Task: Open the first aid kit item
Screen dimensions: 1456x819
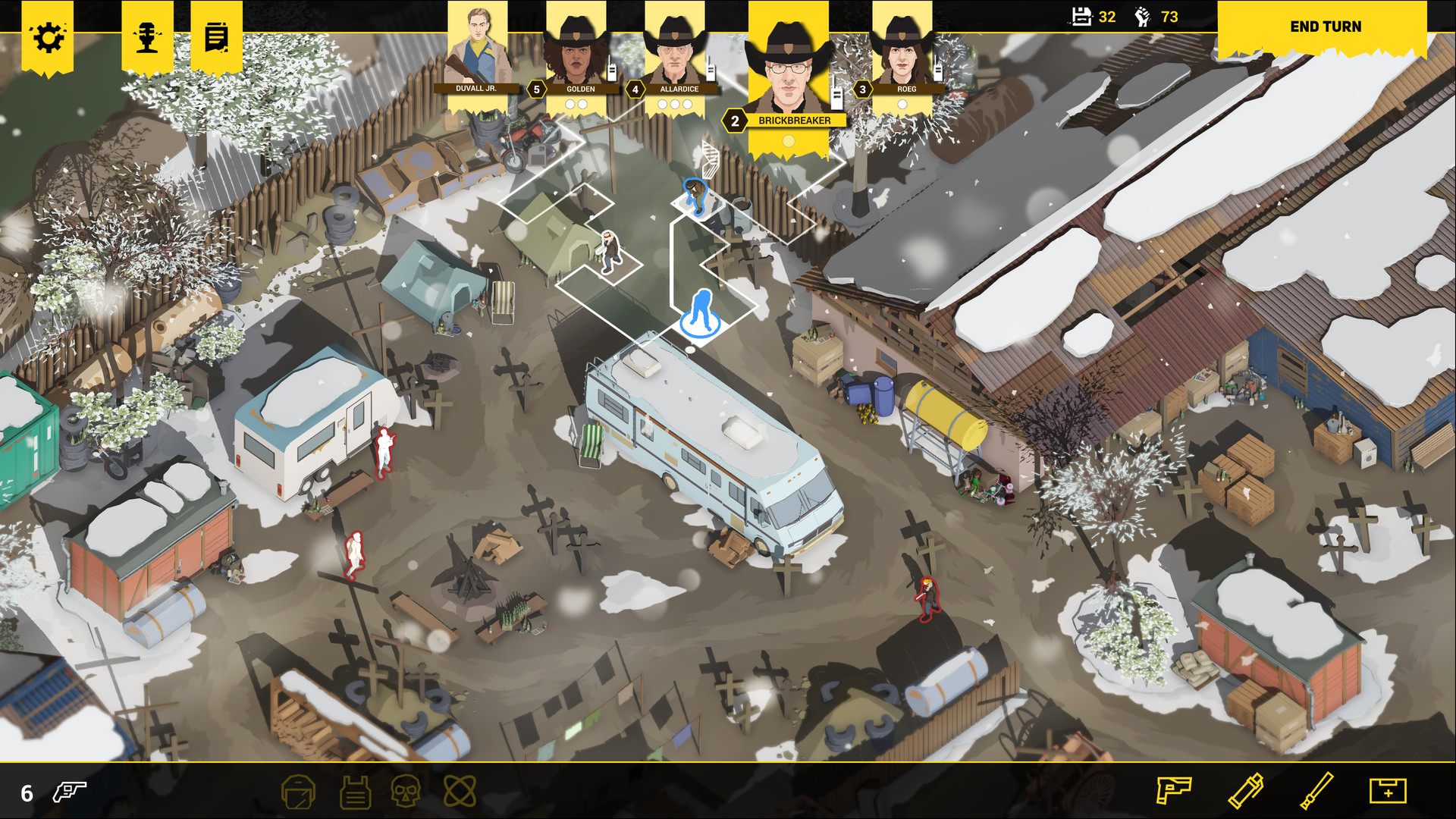Action: pos(1389,792)
